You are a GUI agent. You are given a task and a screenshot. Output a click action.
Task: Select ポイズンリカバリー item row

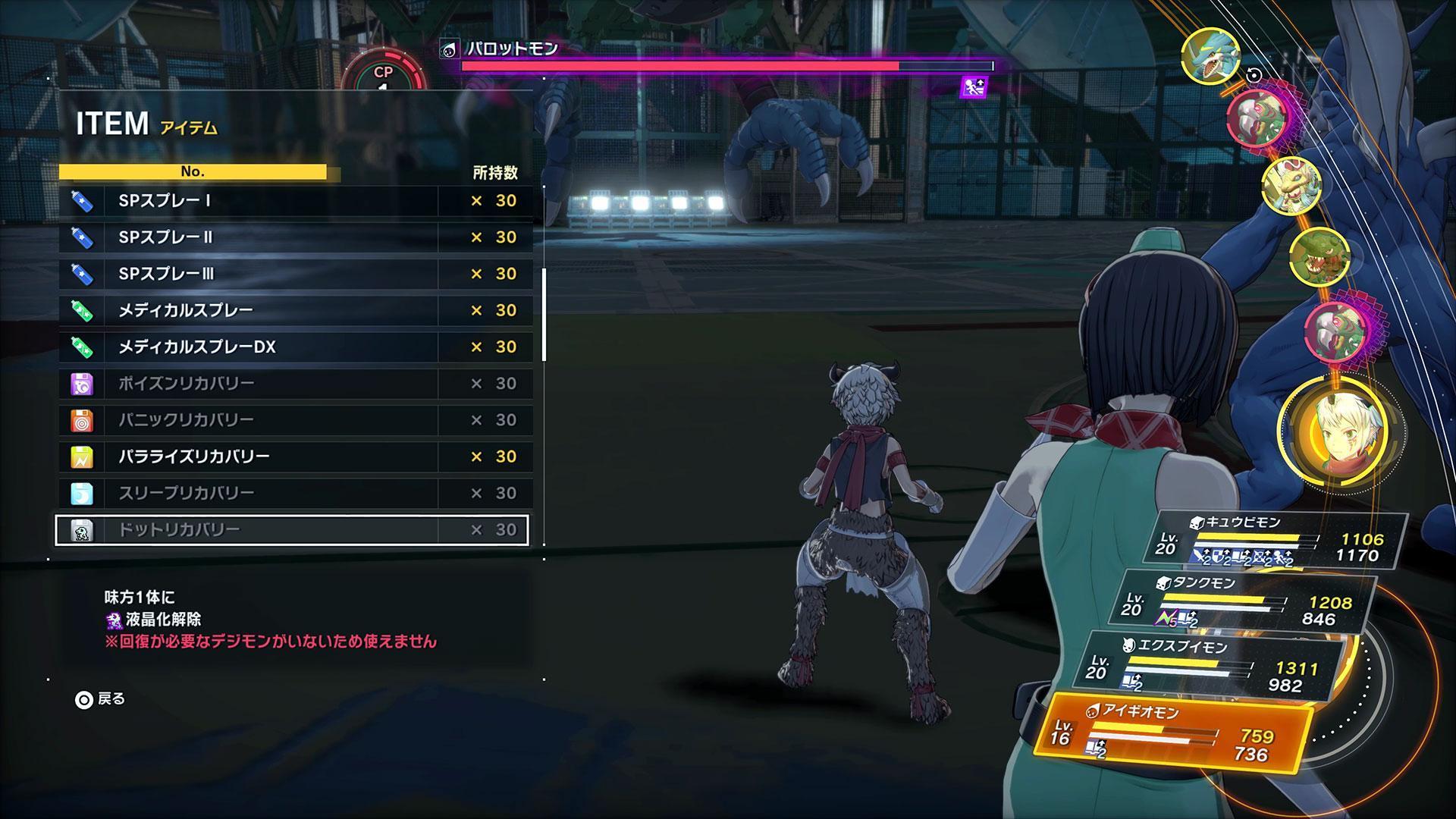pyautogui.click(x=296, y=384)
